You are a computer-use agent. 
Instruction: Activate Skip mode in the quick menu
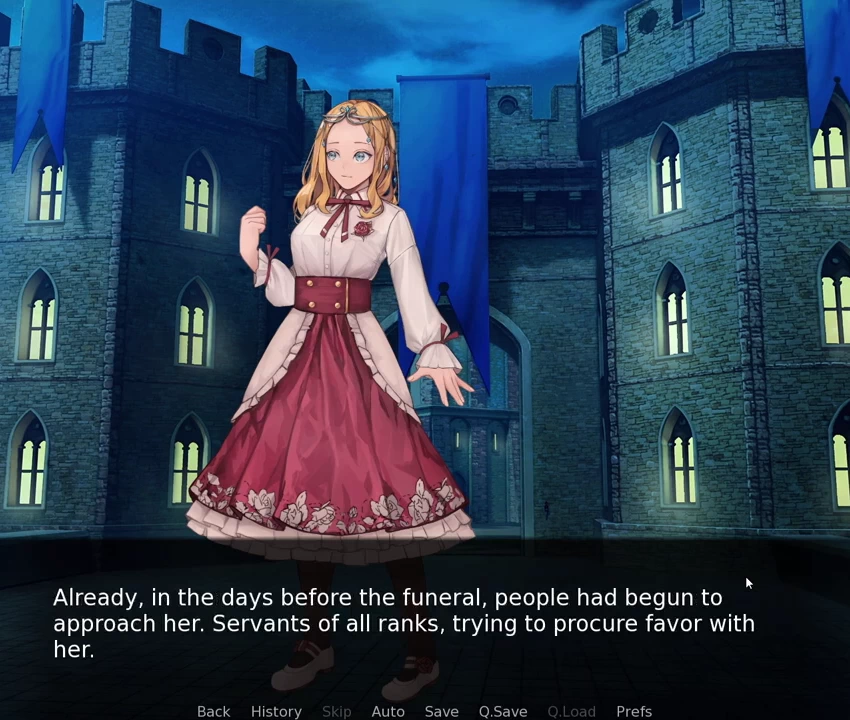[336, 711]
